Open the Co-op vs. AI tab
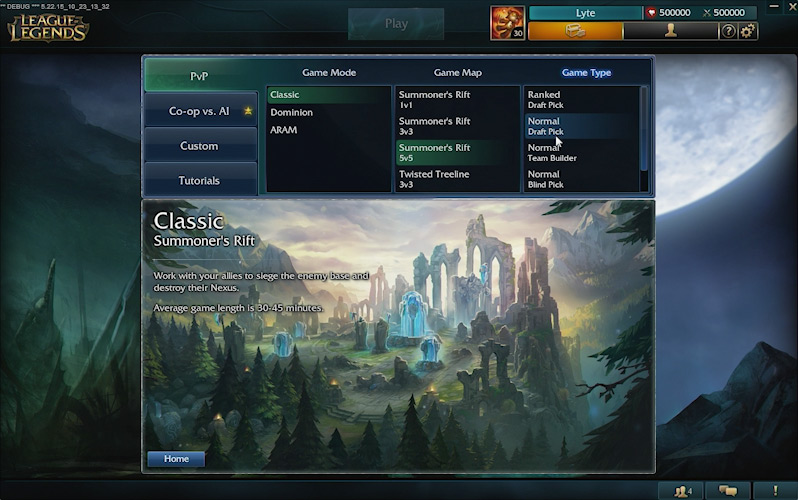This screenshot has width=798, height=500. coord(200,111)
